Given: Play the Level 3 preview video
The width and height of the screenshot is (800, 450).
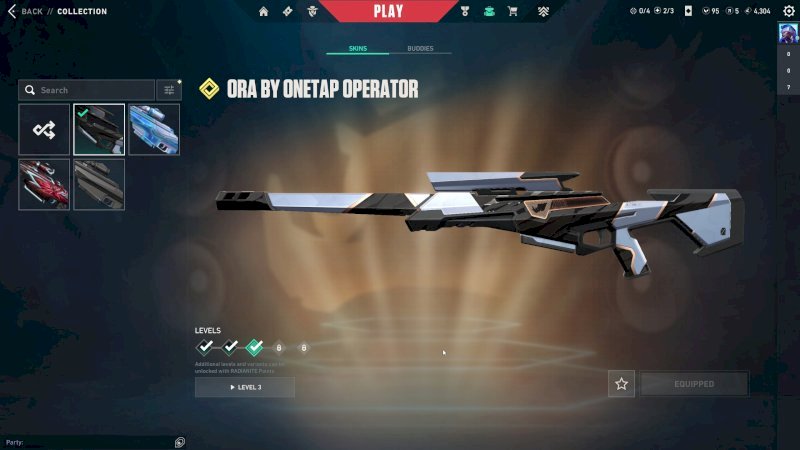Looking at the screenshot, I should (x=244, y=387).
